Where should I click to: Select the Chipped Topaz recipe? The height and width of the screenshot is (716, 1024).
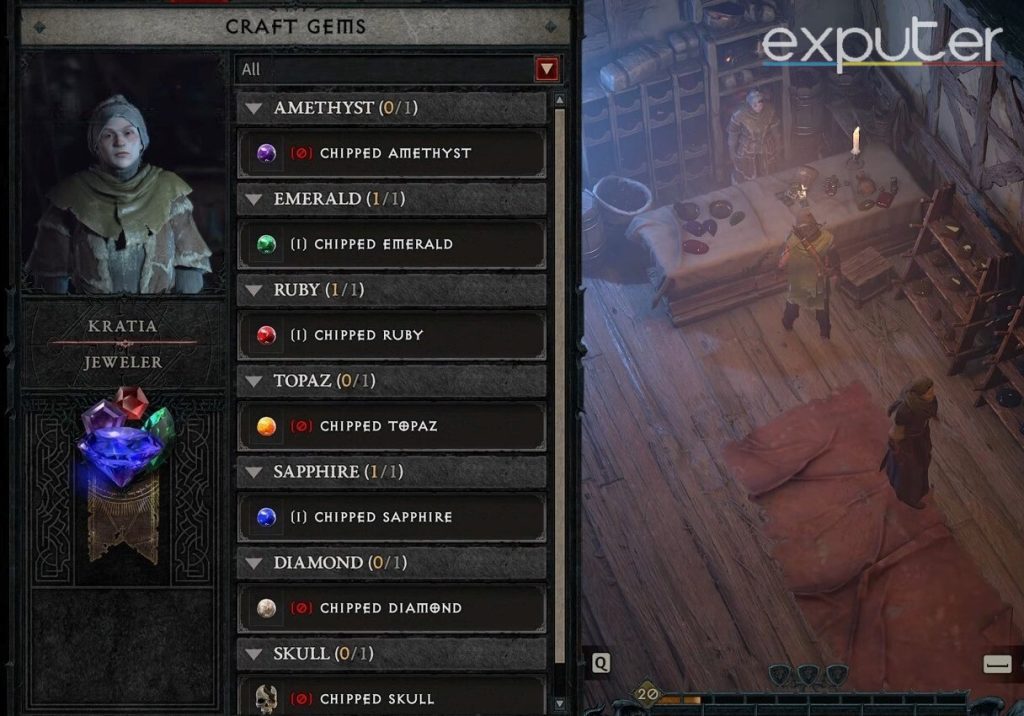(392, 426)
